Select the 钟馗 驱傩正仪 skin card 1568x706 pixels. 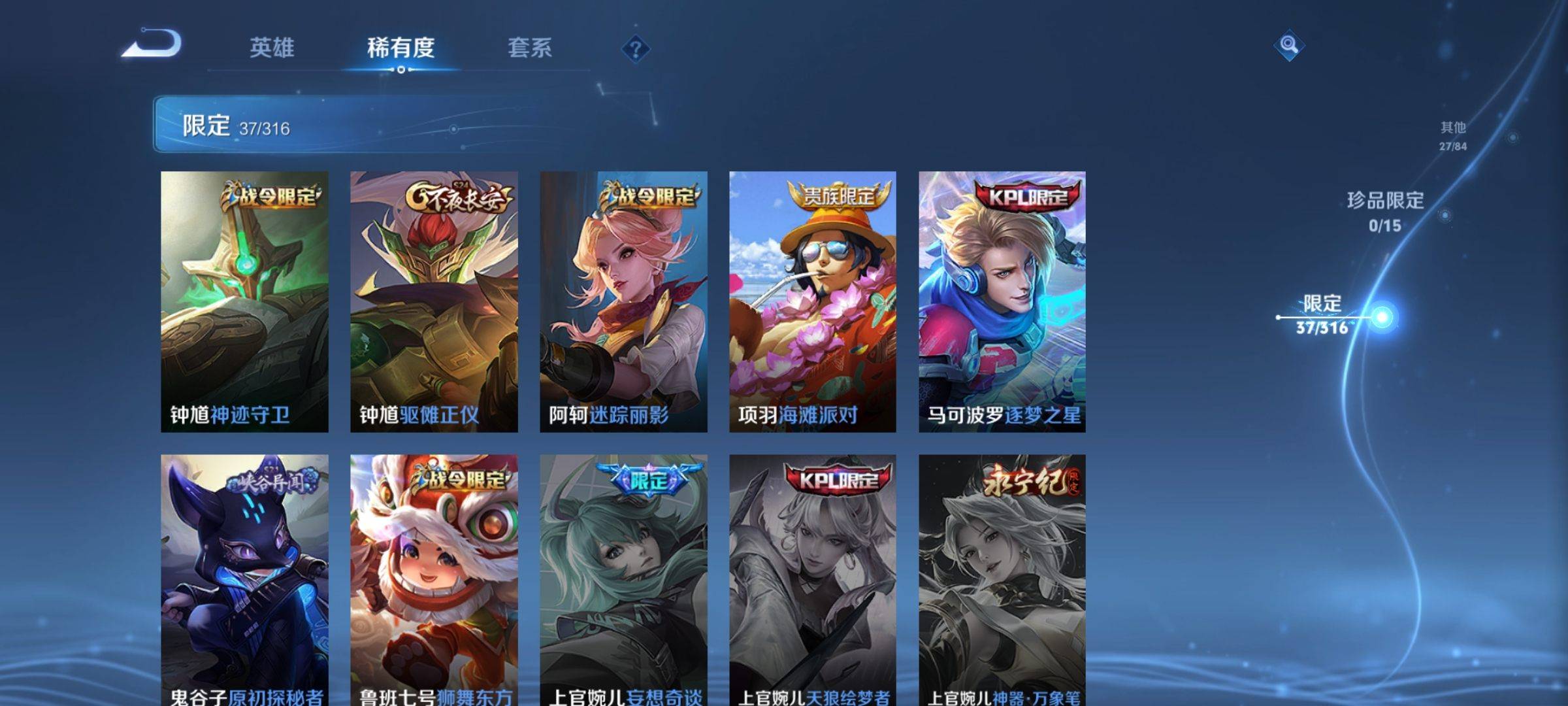pyautogui.click(x=434, y=301)
